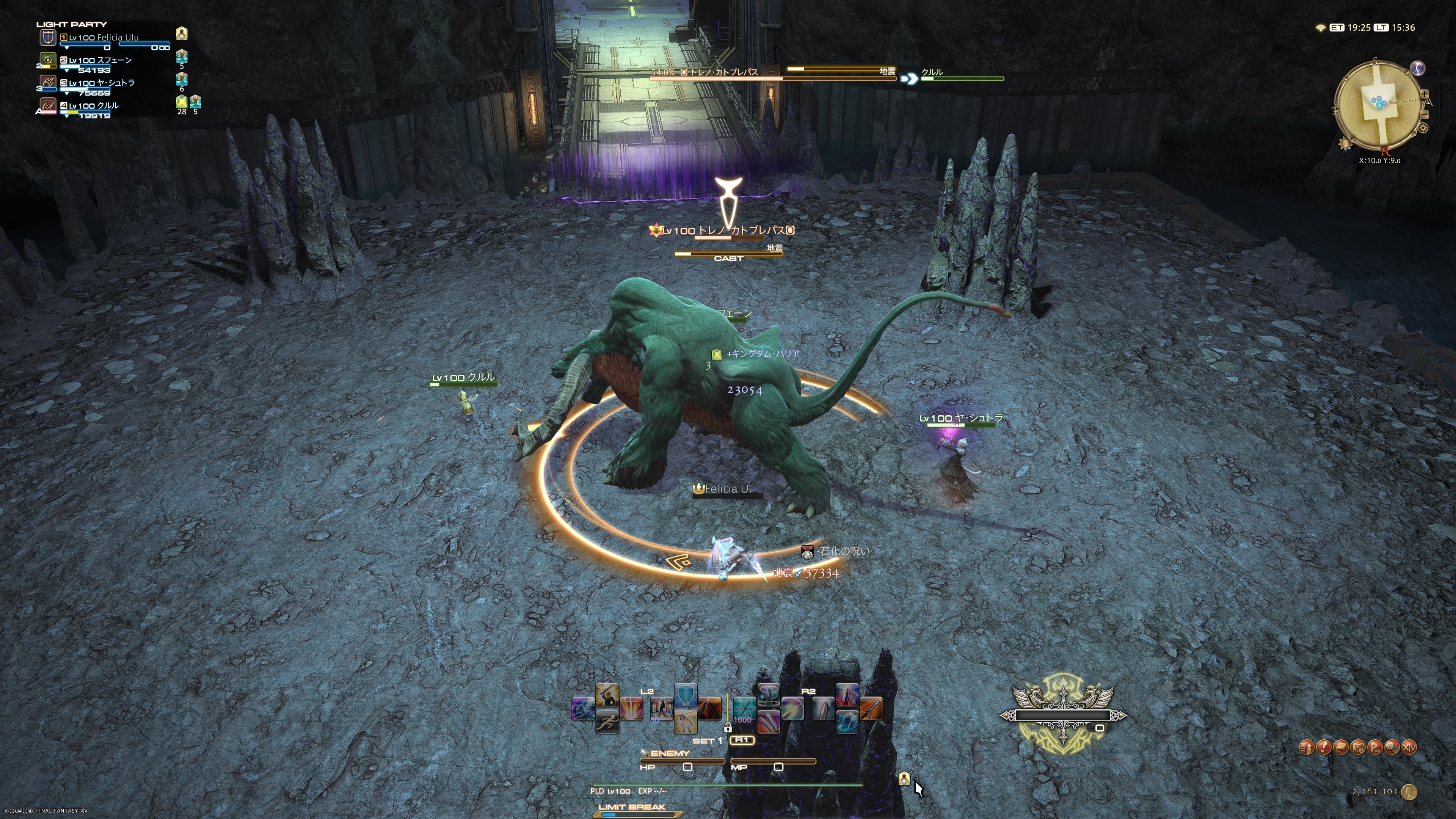Toggle the hotbar padlock lock
This screenshot has width=1456, height=819.
(728, 728)
